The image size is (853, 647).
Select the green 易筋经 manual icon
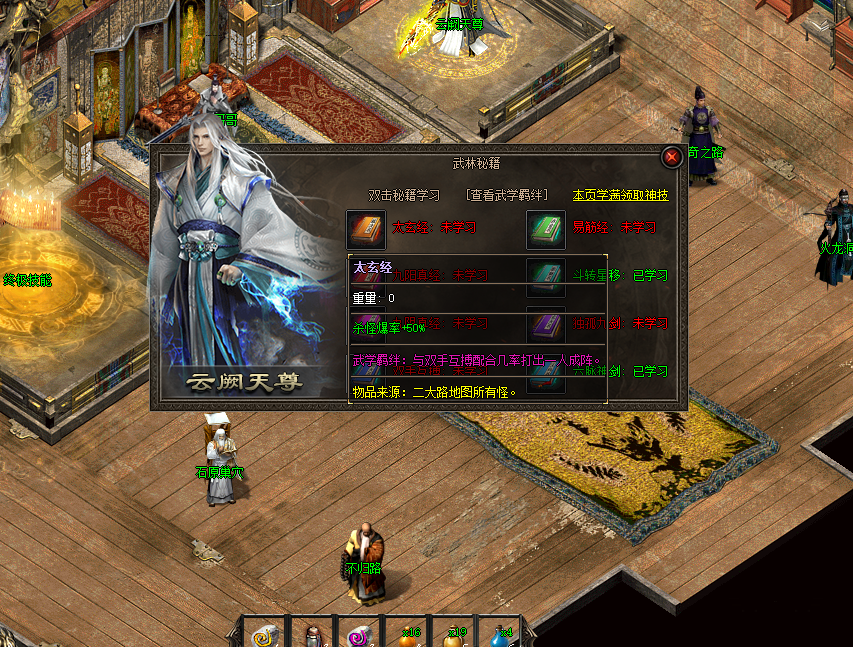click(546, 229)
